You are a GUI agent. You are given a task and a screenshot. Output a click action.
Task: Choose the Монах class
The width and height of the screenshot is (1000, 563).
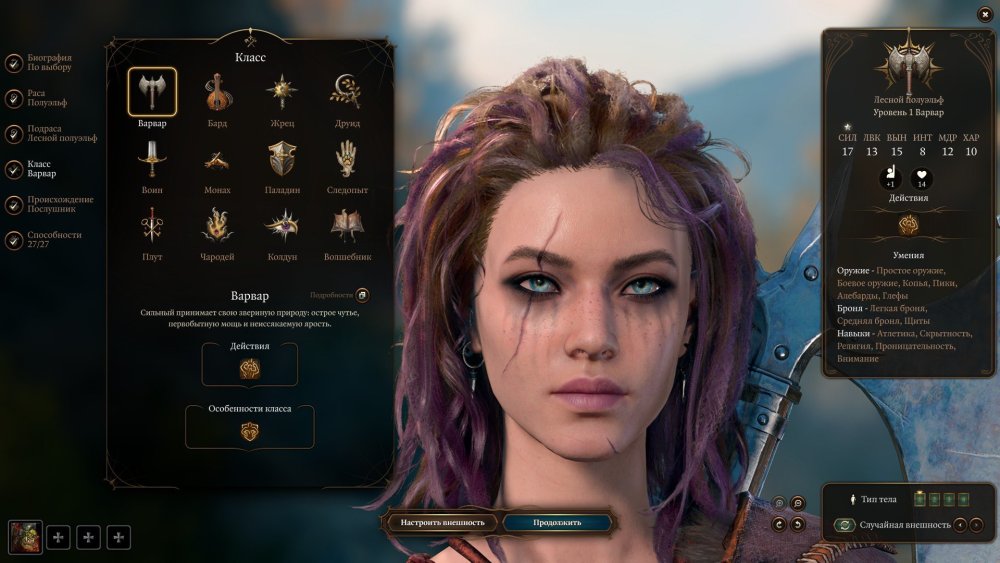(218, 160)
